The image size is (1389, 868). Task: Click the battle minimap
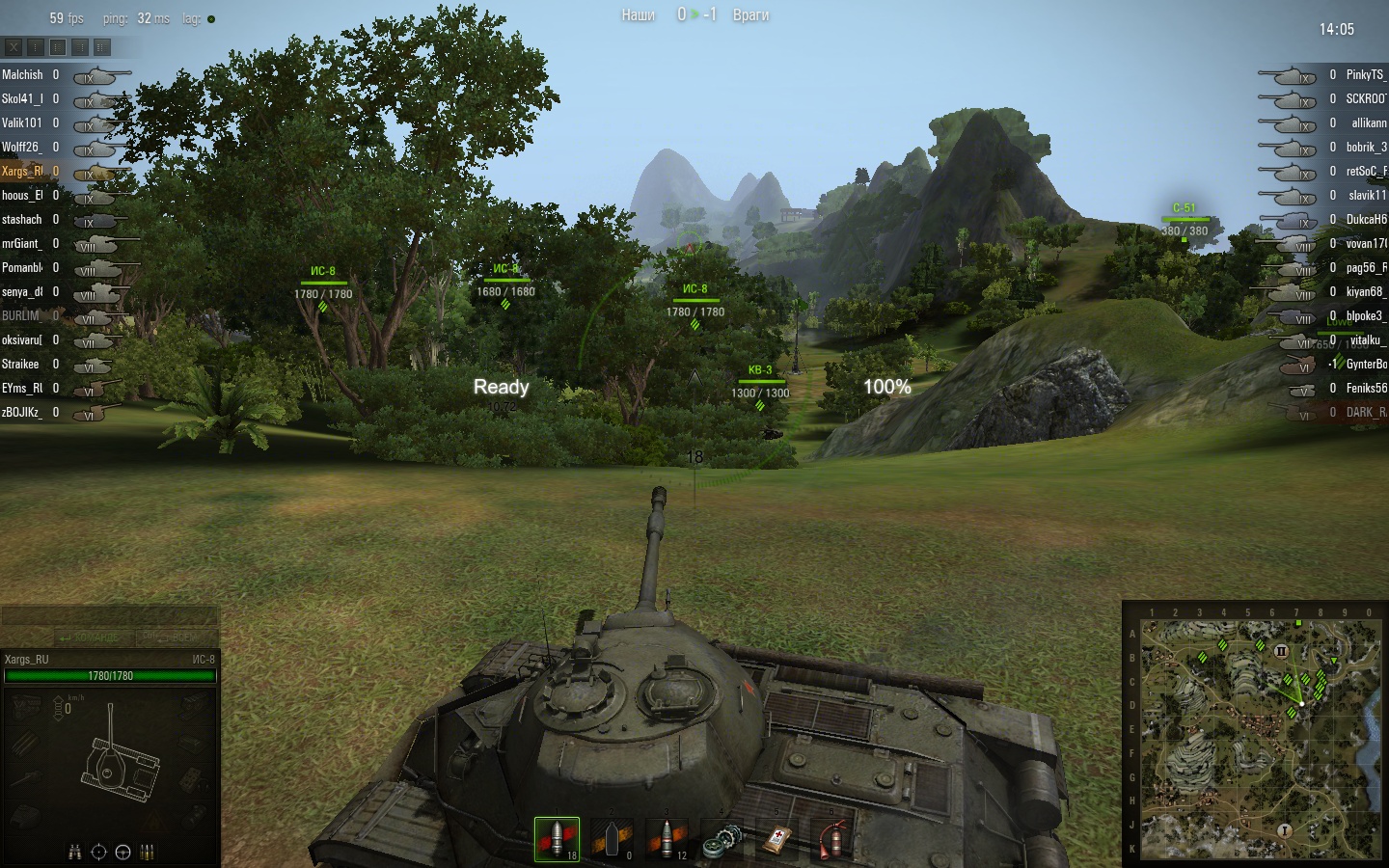click(1261, 739)
